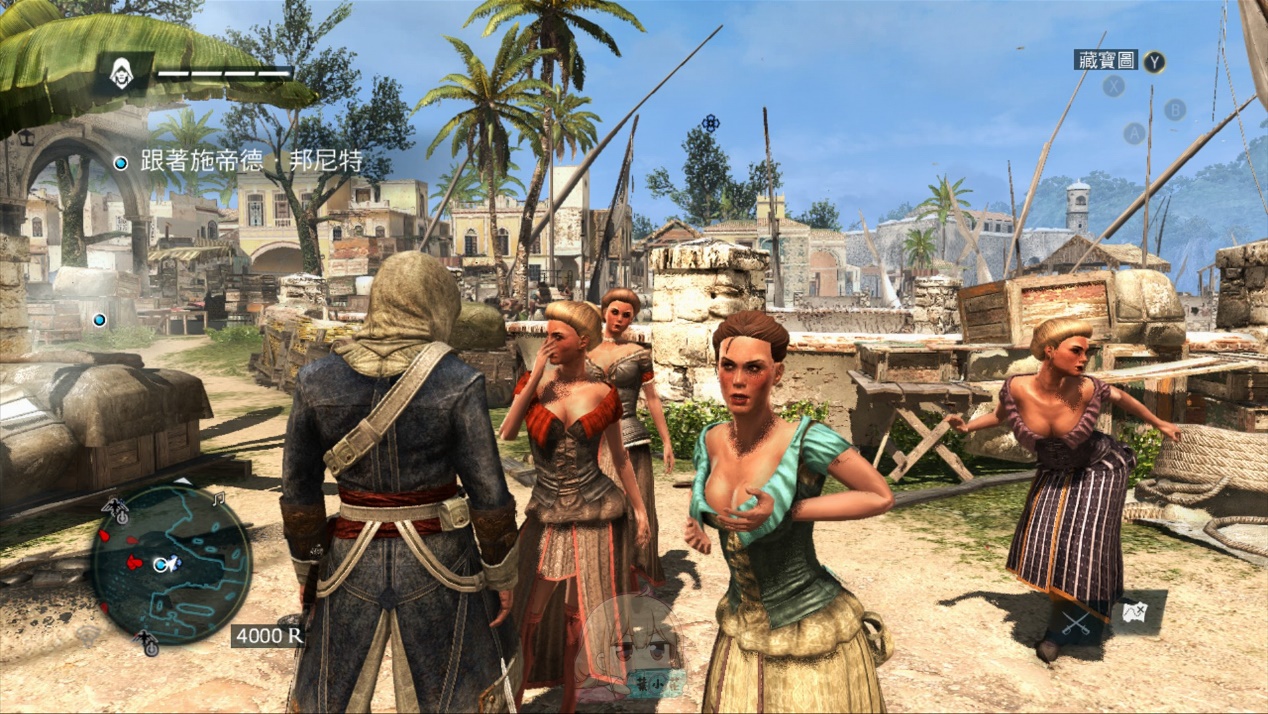Click the assassin hood icon
This screenshot has width=1268, height=714.
click(122, 73)
